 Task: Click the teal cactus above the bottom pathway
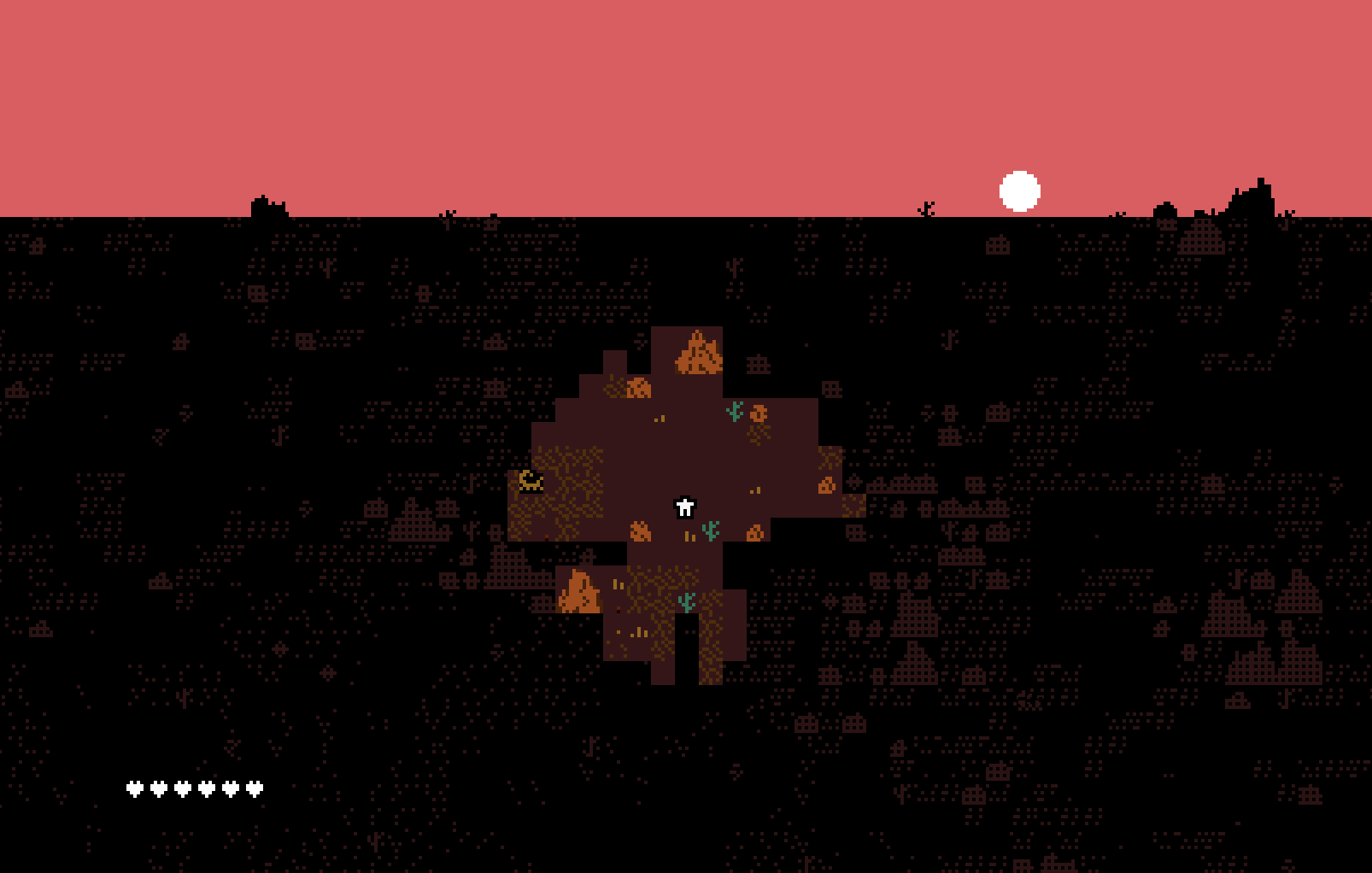point(685,602)
